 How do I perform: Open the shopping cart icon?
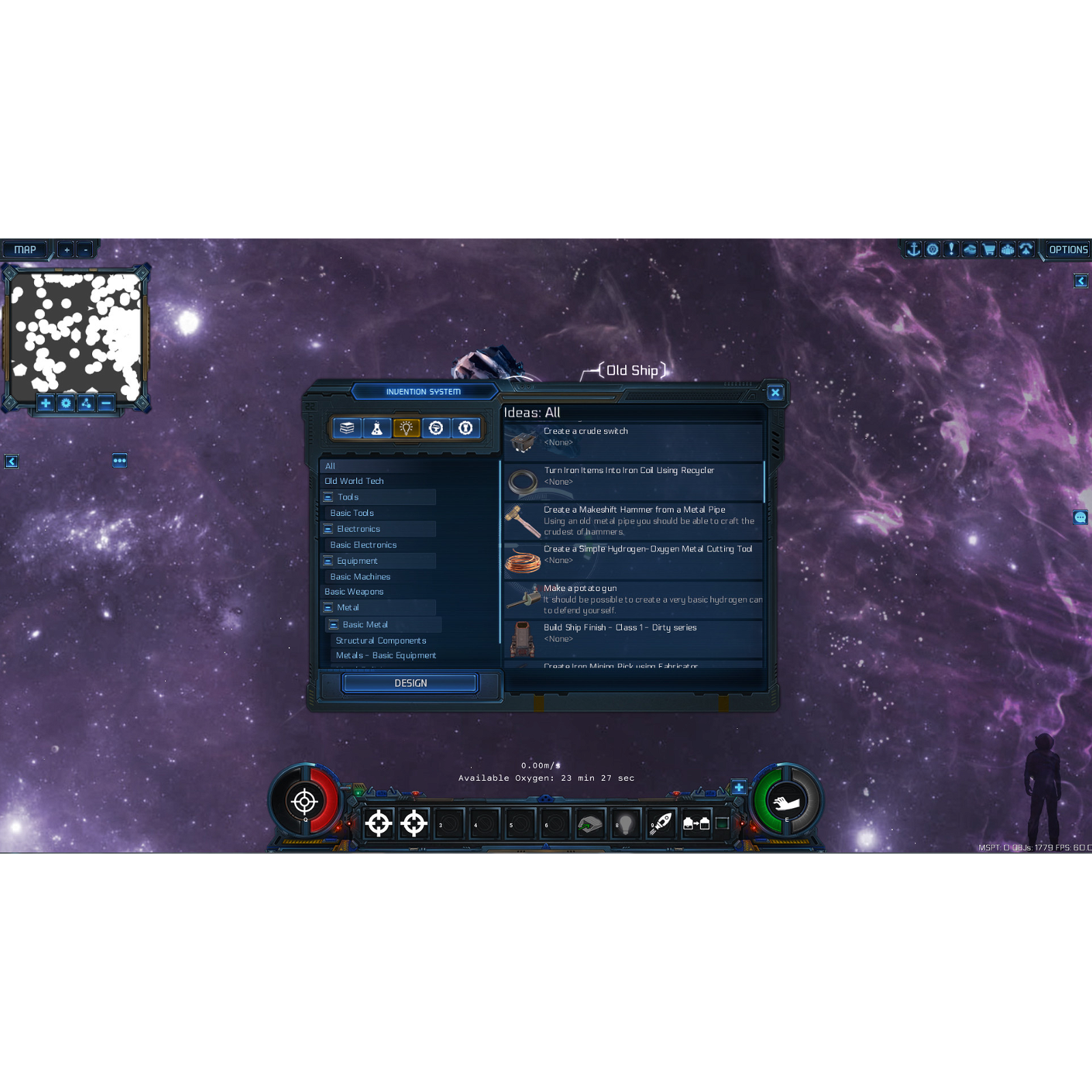click(989, 249)
